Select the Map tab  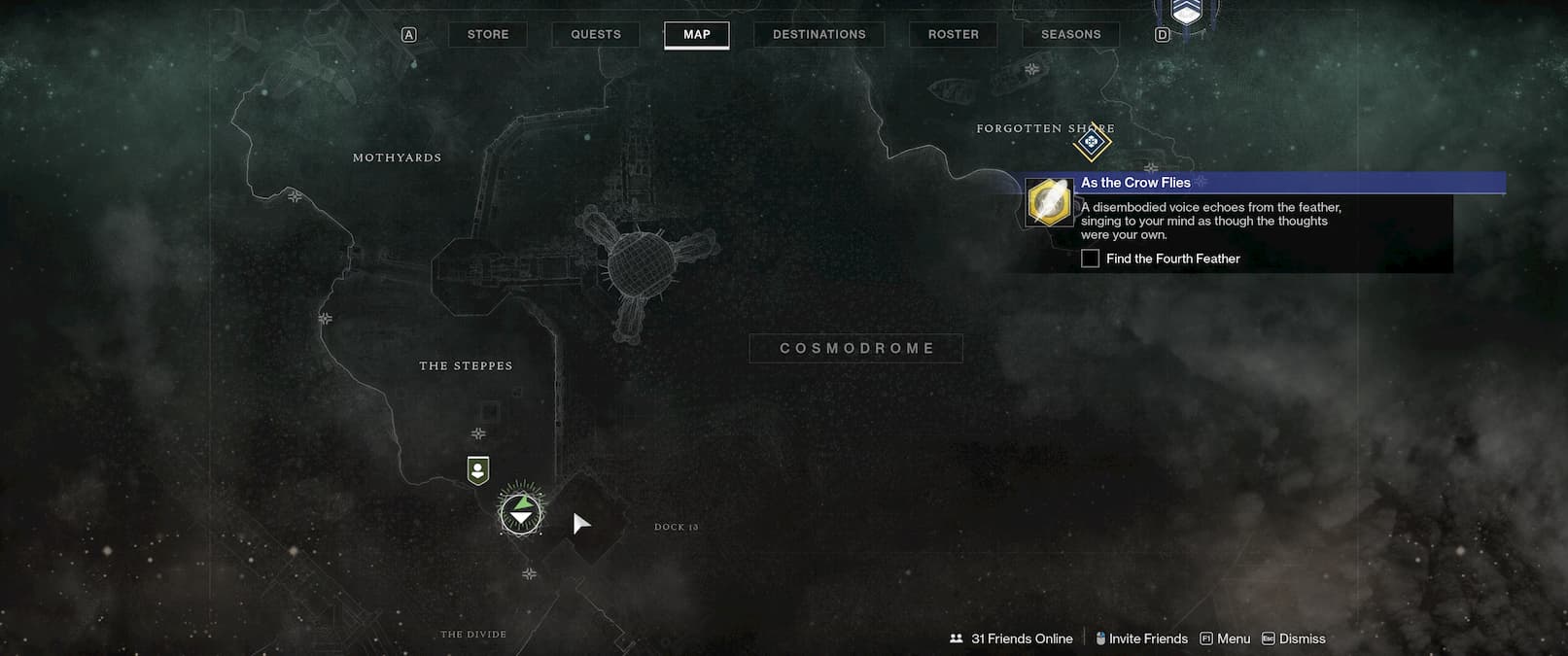coord(697,35)
